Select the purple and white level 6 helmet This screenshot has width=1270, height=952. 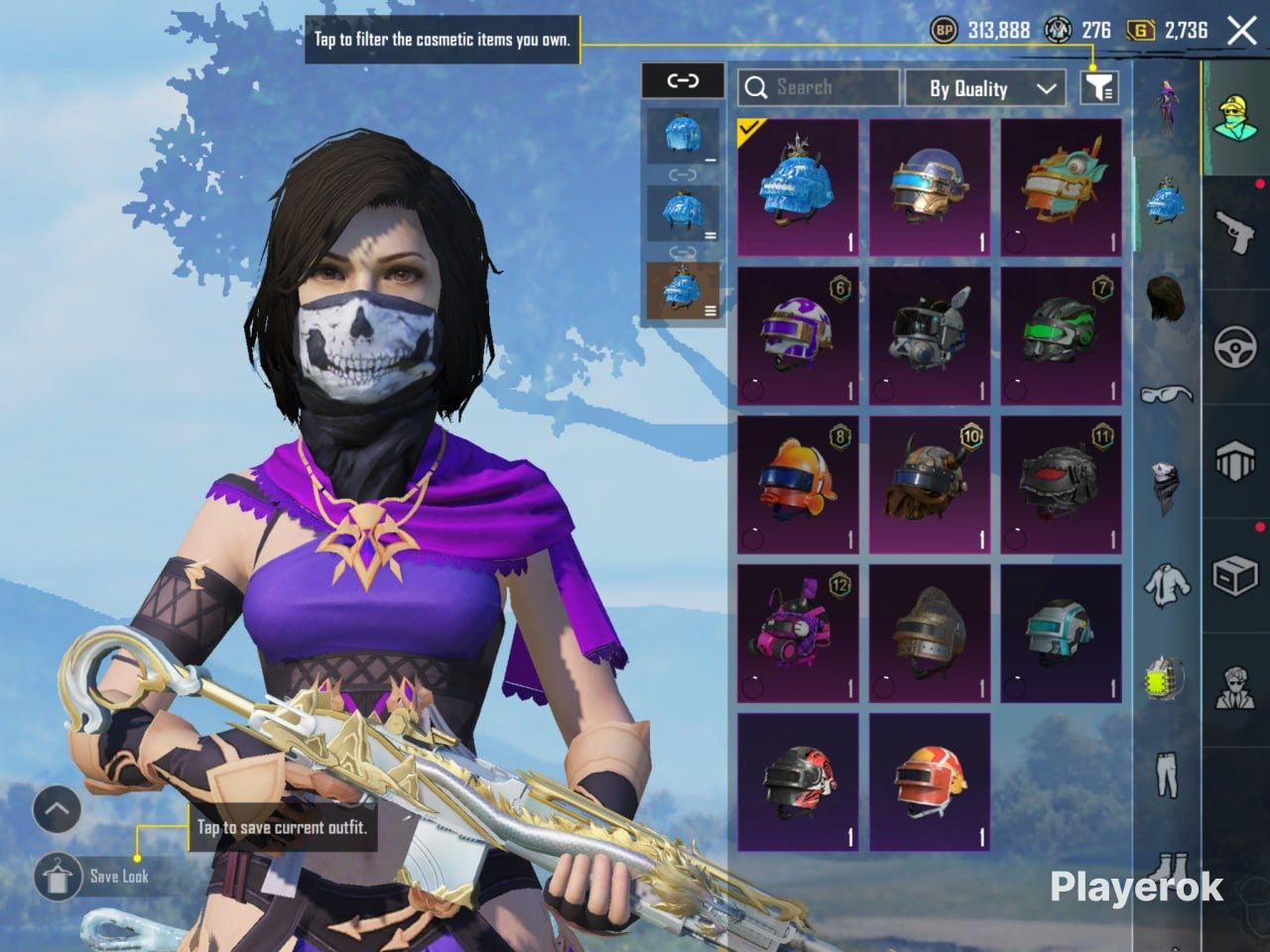tap(798, 335)
